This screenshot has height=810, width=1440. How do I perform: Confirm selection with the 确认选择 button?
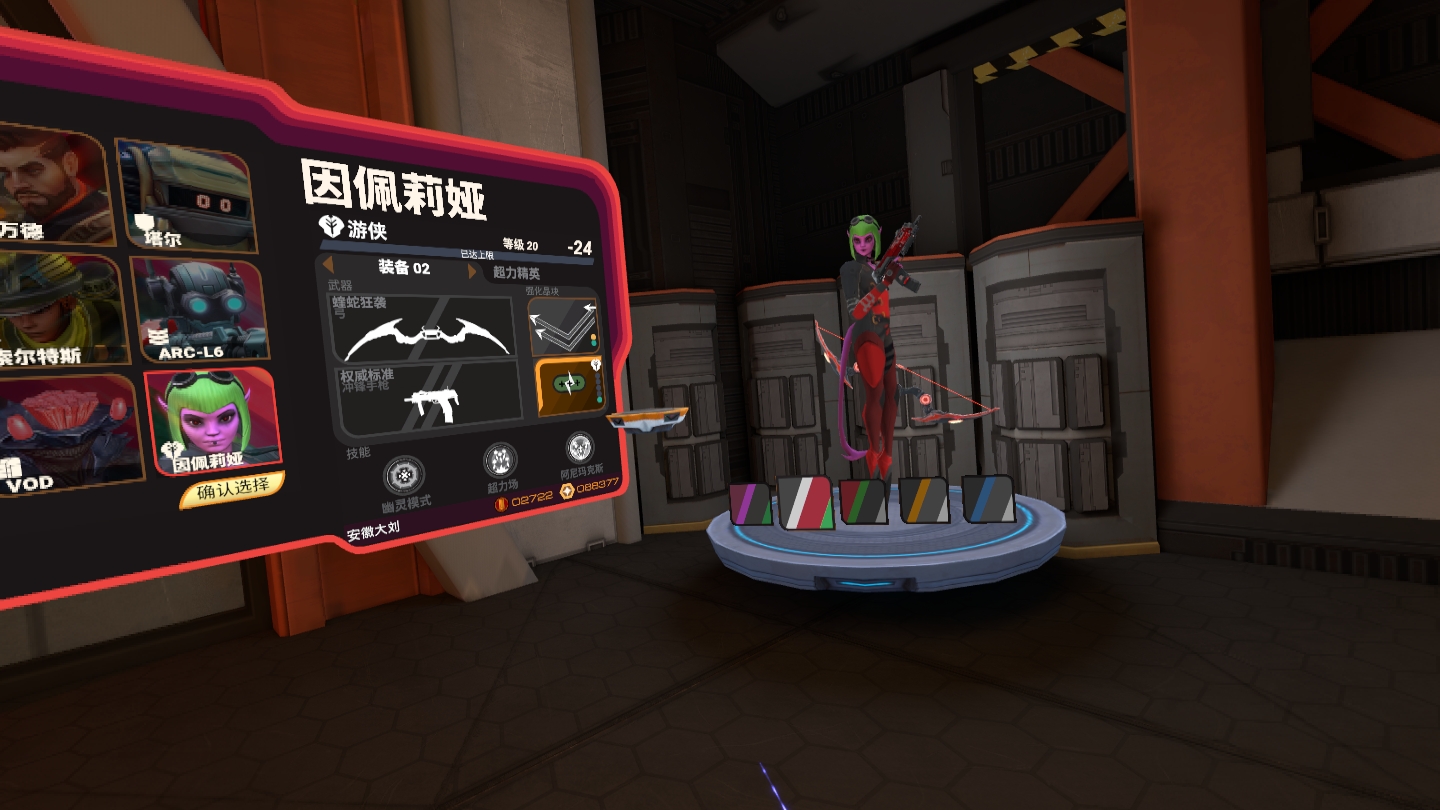click(x=233, y=490)
